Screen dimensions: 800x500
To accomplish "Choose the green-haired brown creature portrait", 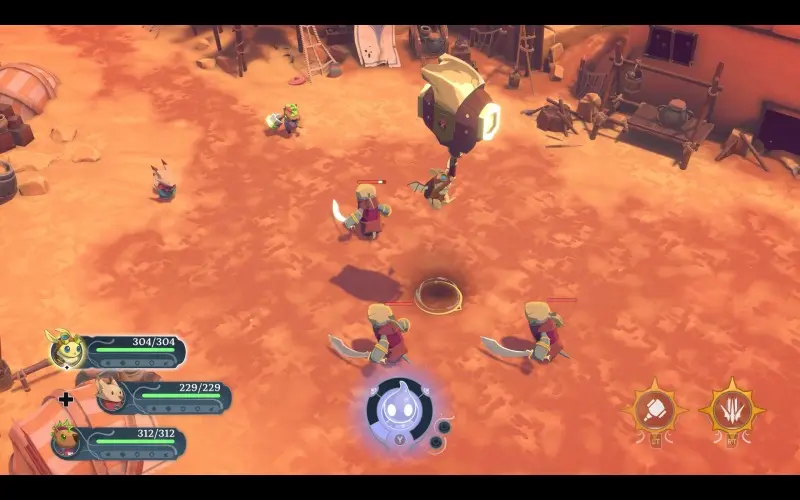I will 68,440.
